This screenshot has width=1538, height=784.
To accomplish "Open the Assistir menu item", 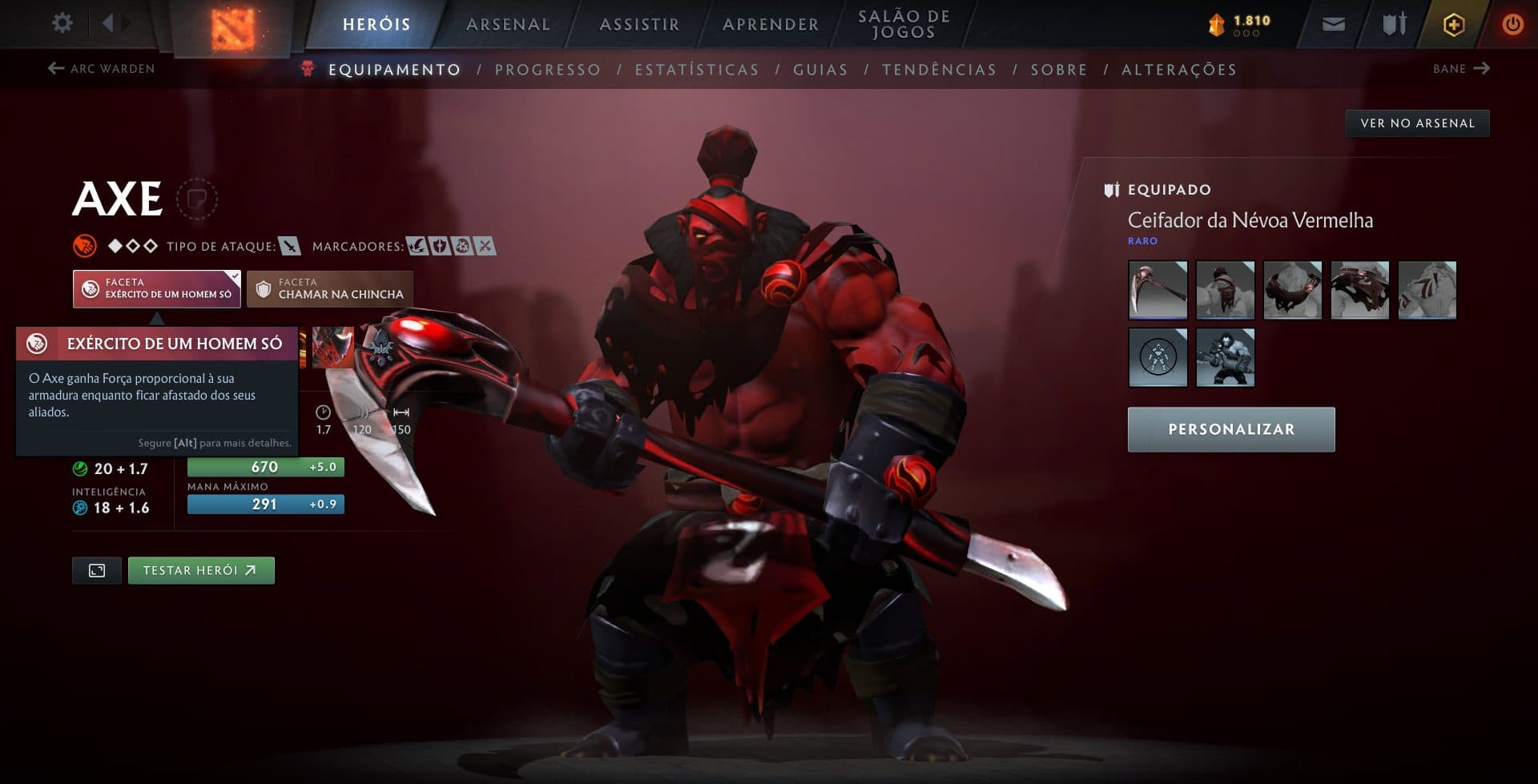I will point(638,24).
